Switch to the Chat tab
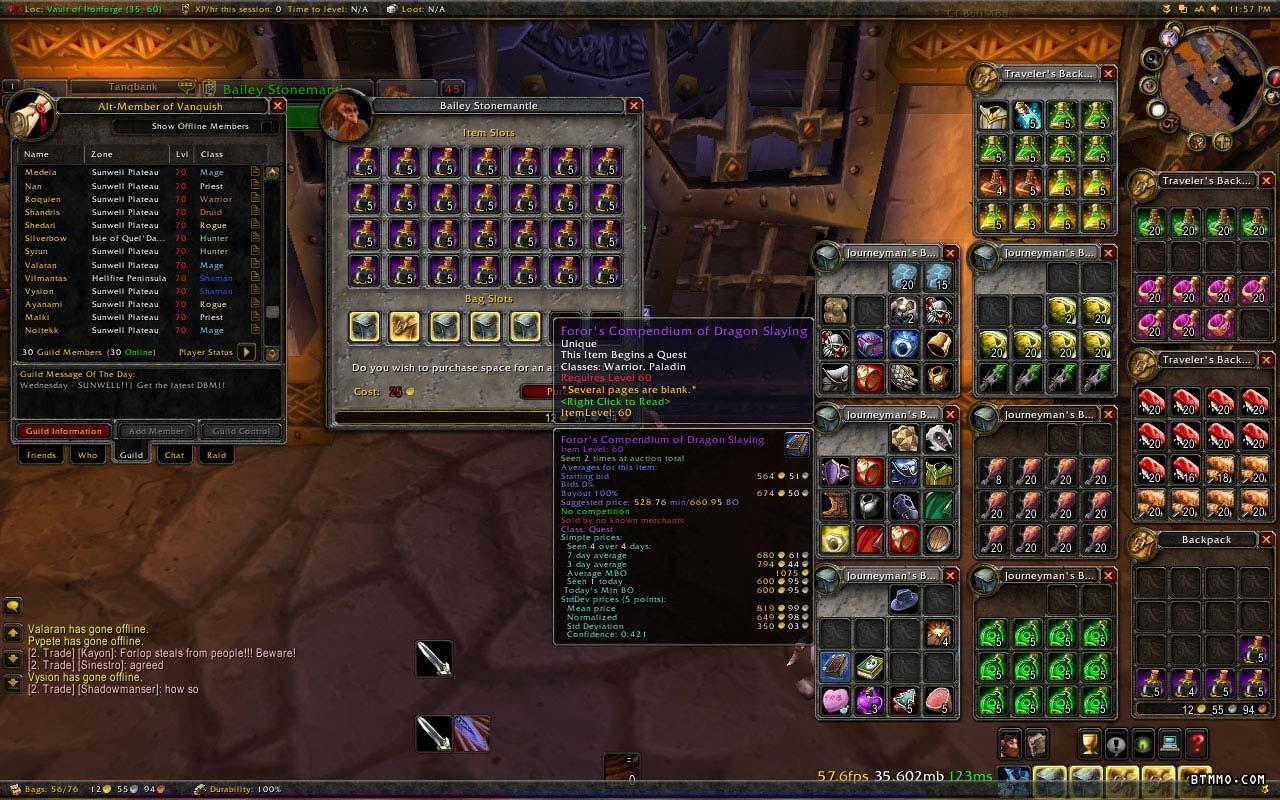The image size is (1280, 800). click(x=175, y=455)
